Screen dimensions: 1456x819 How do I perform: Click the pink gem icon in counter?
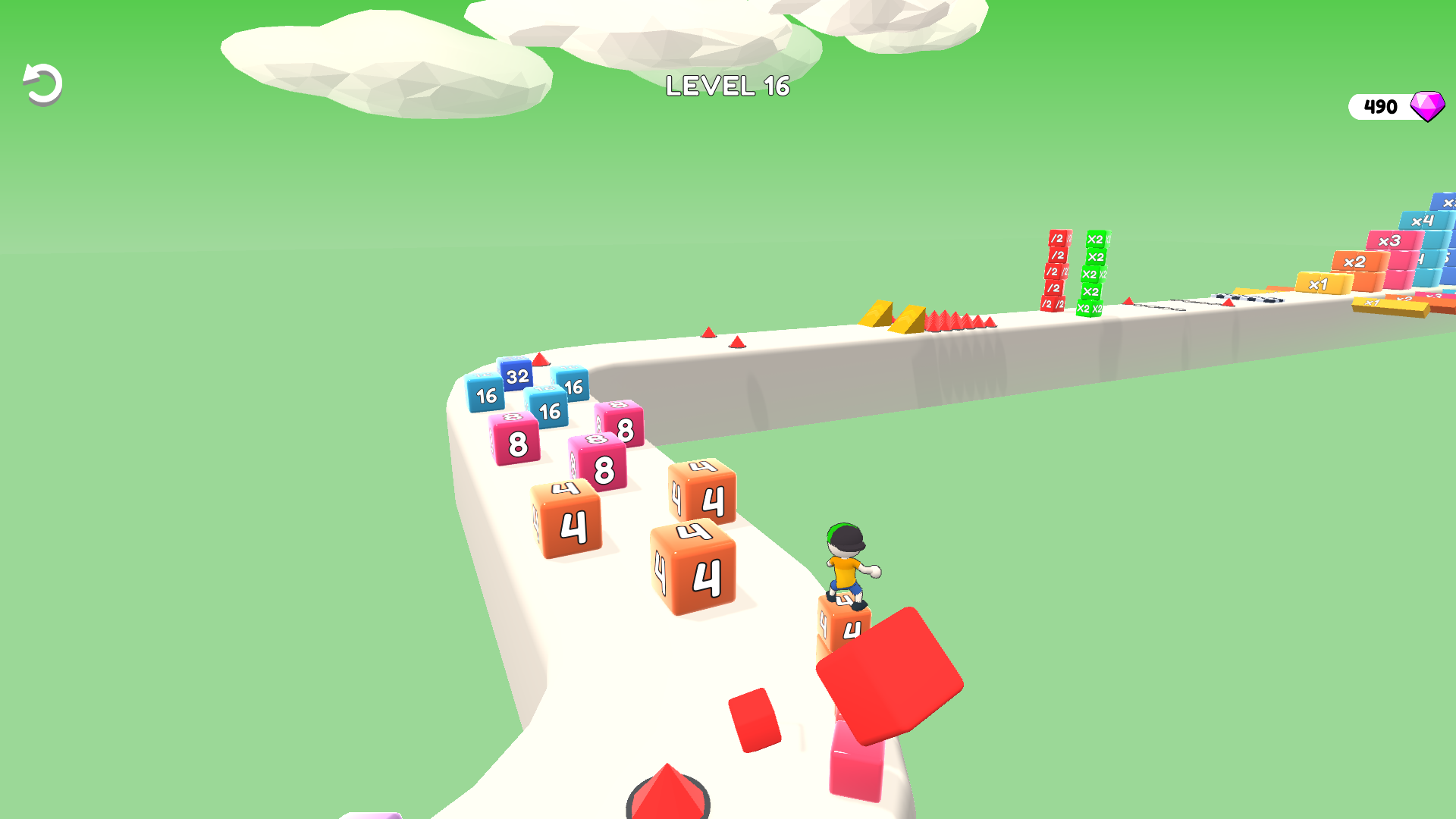click(x=1426, y=105)
